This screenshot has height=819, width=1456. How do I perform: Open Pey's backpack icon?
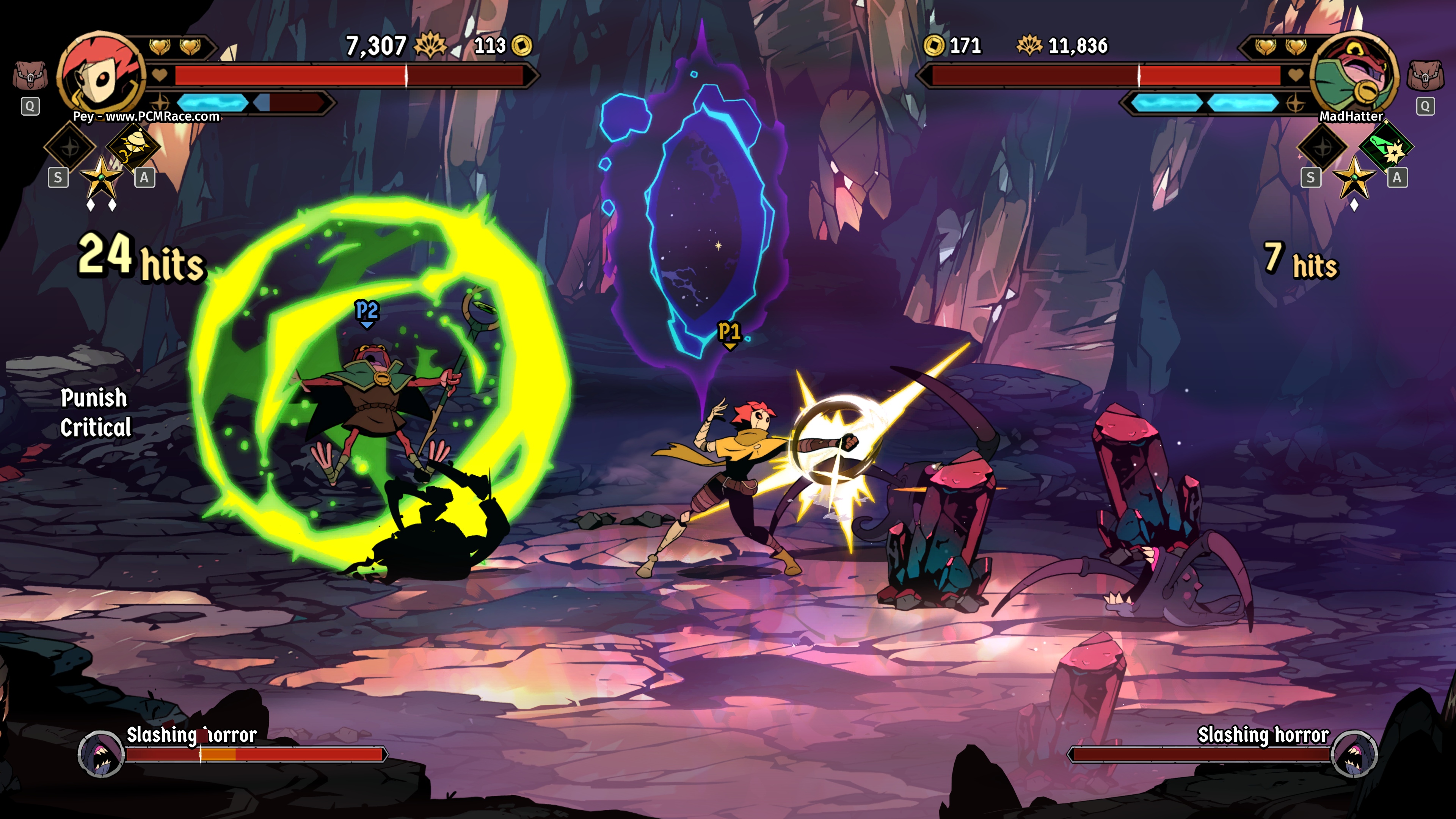pyautogui.click(x=30, y=75)
